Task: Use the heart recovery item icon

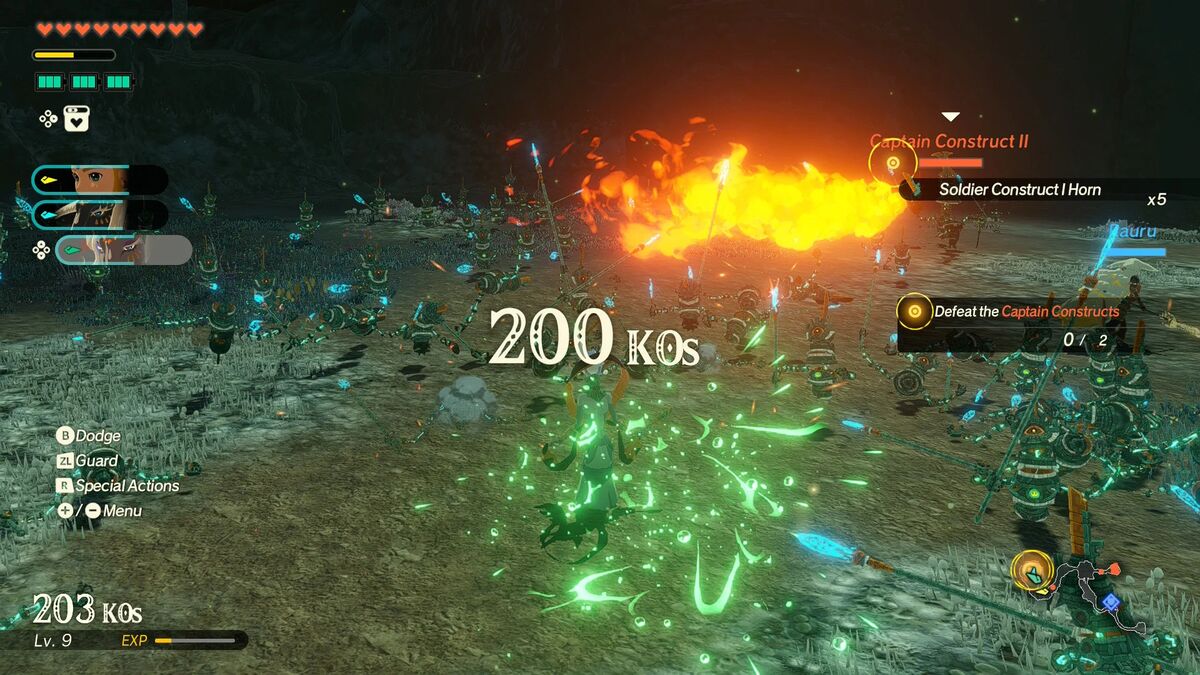Action: point(78,119)
